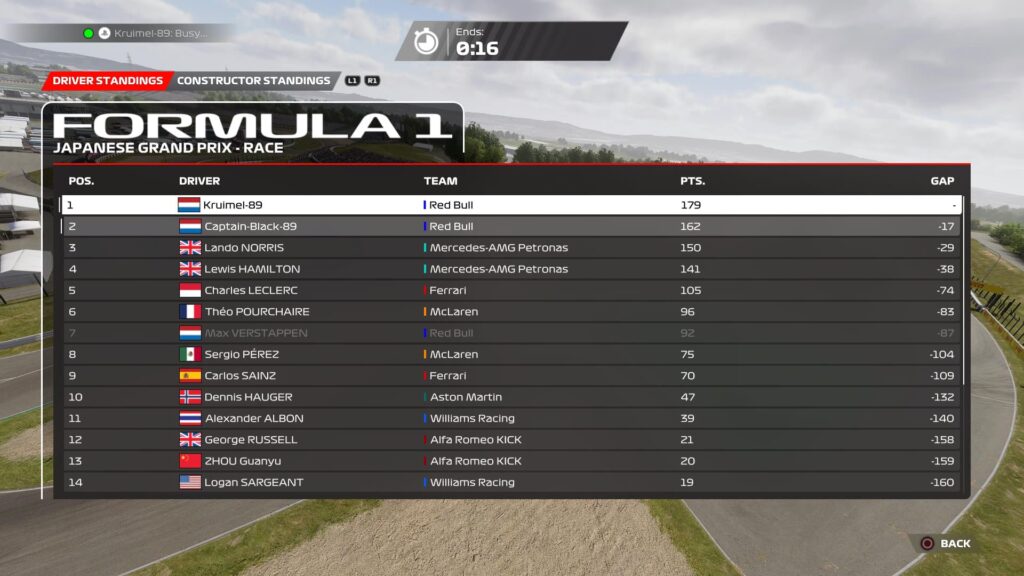The height and width of the screenshot is (576, 1024).
Task: Select the Charles Leclerc row
Action: (510, 290)
